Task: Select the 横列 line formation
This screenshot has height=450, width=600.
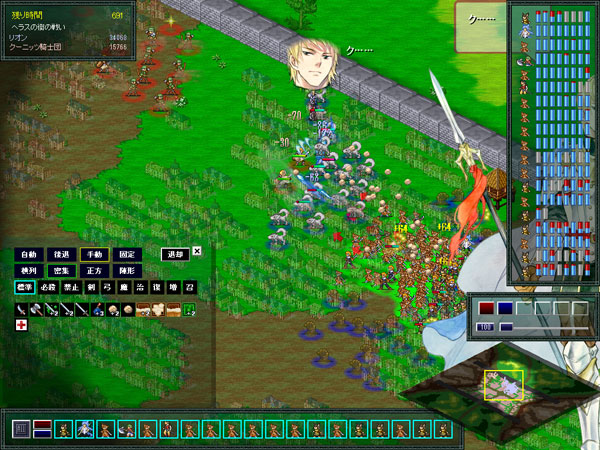Action: [29, 271]
